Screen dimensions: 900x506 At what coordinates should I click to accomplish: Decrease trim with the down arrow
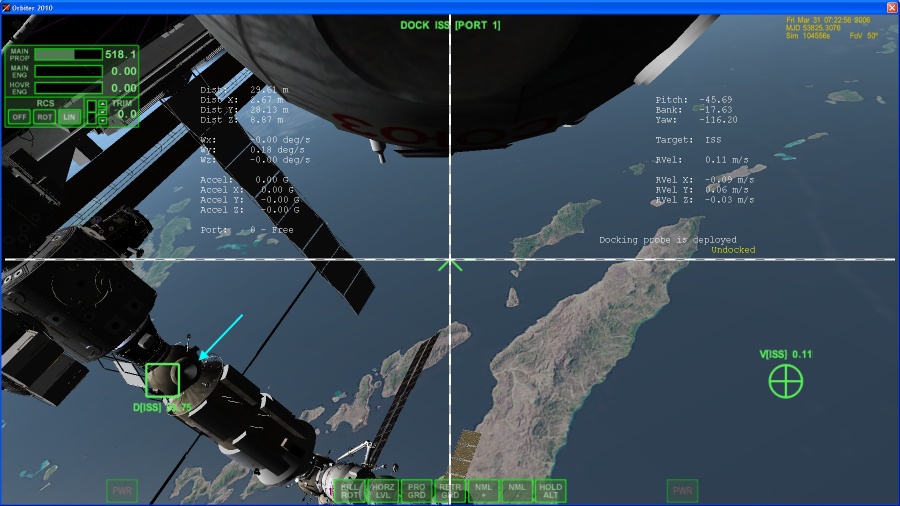coord(101,121)
